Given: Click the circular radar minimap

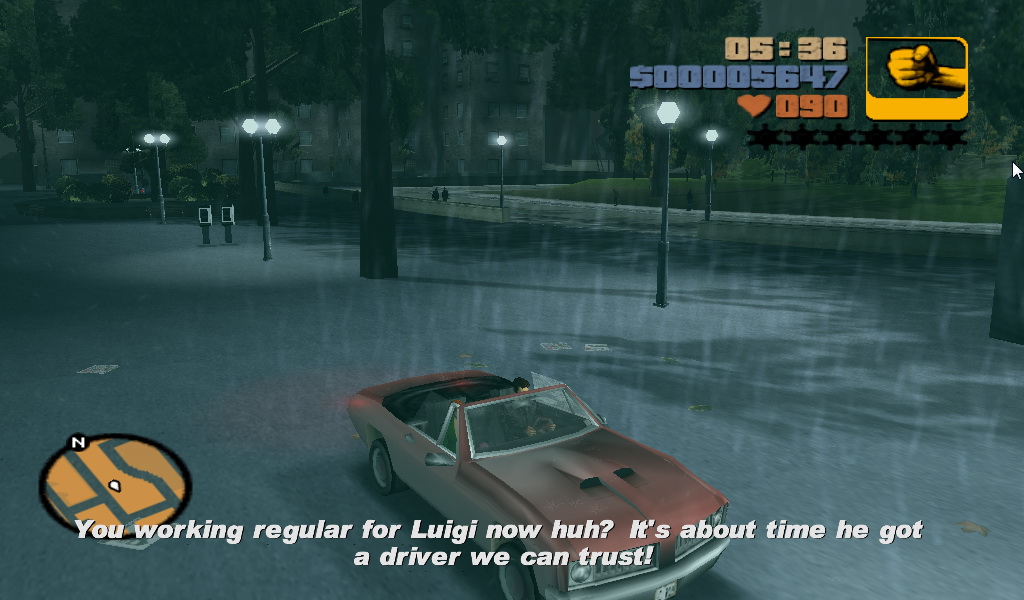Looking at the screenshot, I should (115, 484).
